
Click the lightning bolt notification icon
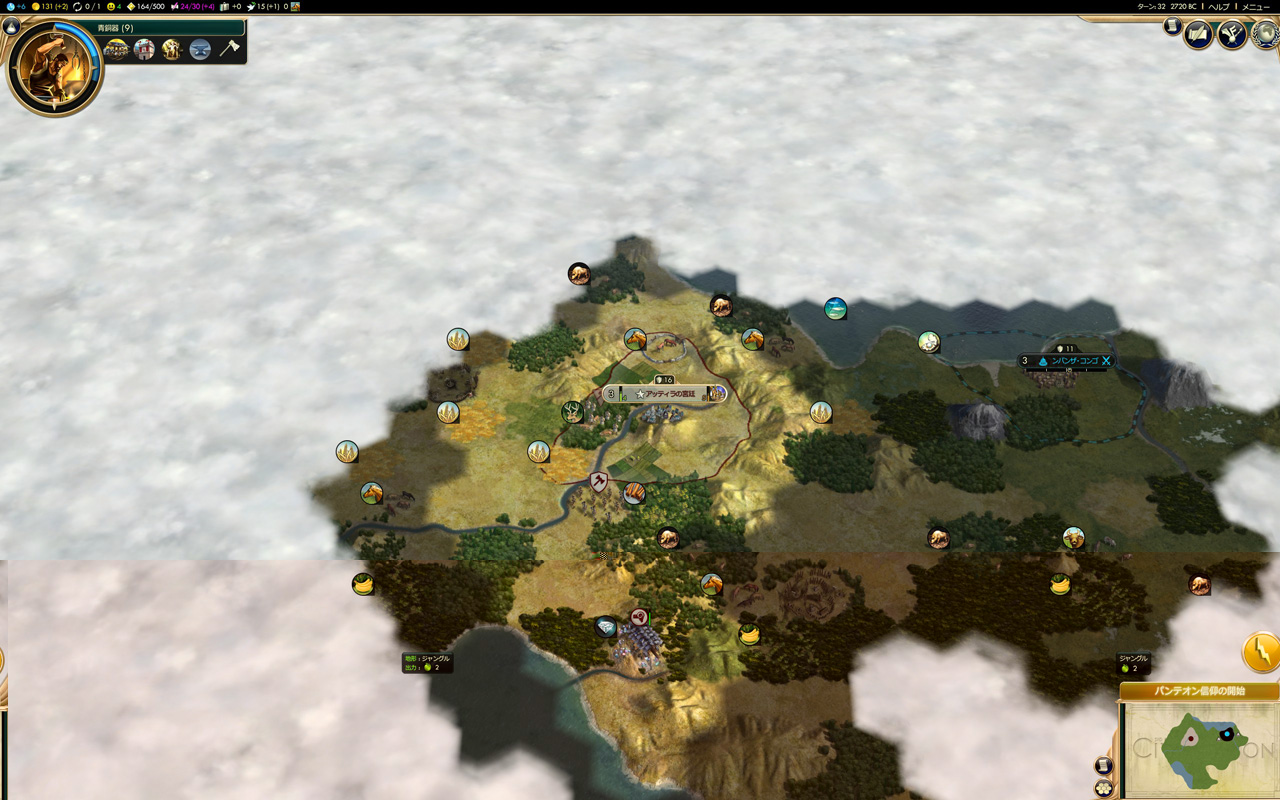(1261, 652)
